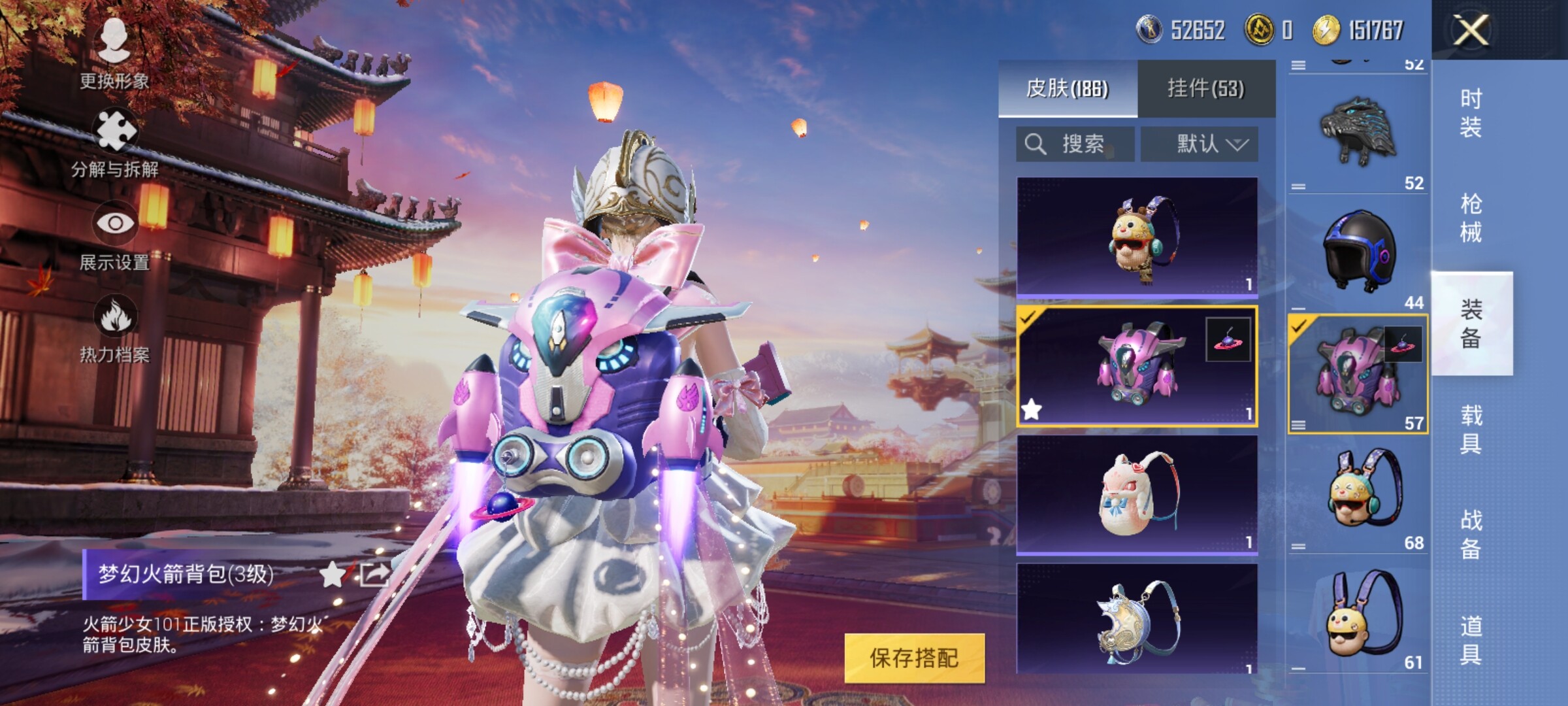
Task: Close the wardrobe with the X button
Action: pos(1471,30)
